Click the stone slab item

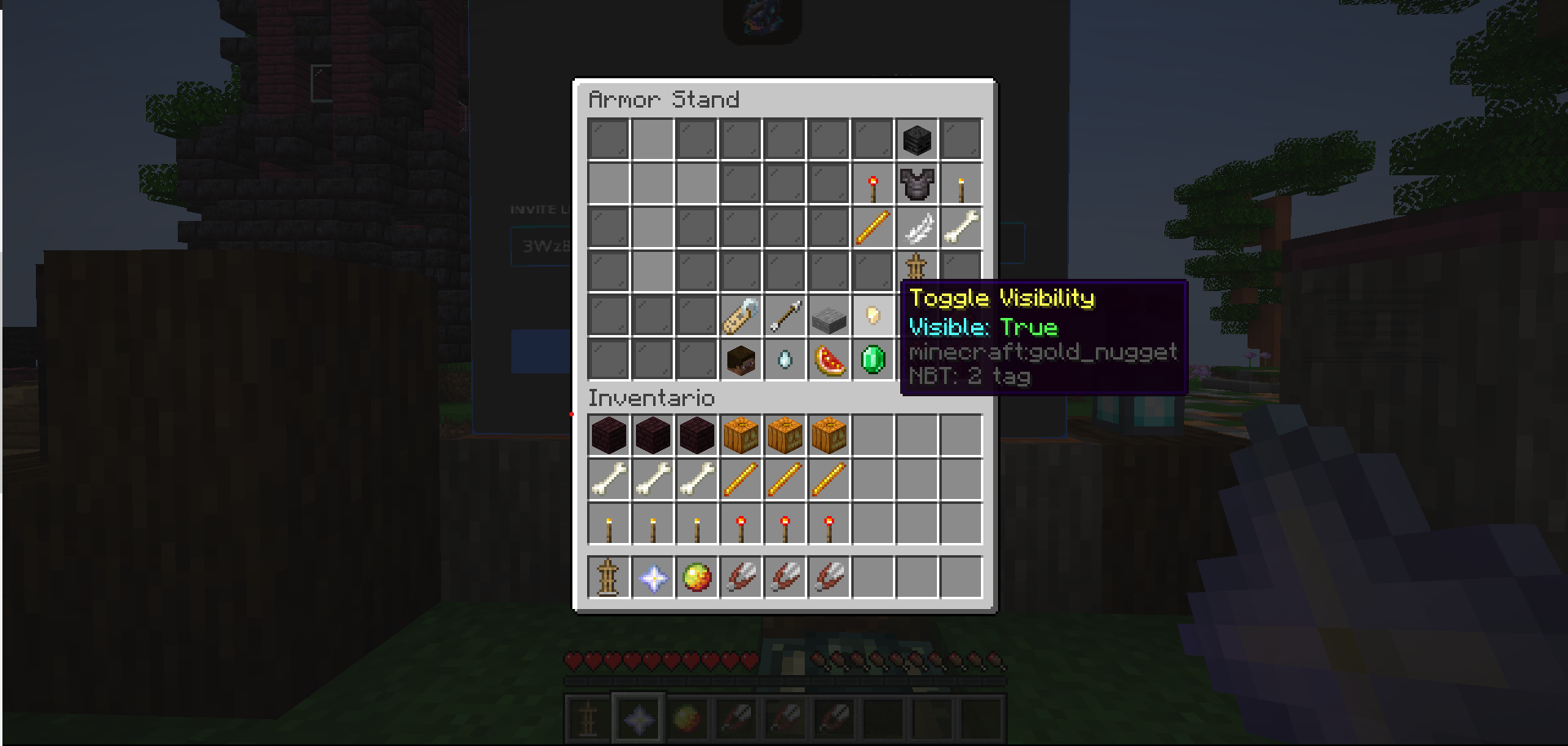point(828,316)
